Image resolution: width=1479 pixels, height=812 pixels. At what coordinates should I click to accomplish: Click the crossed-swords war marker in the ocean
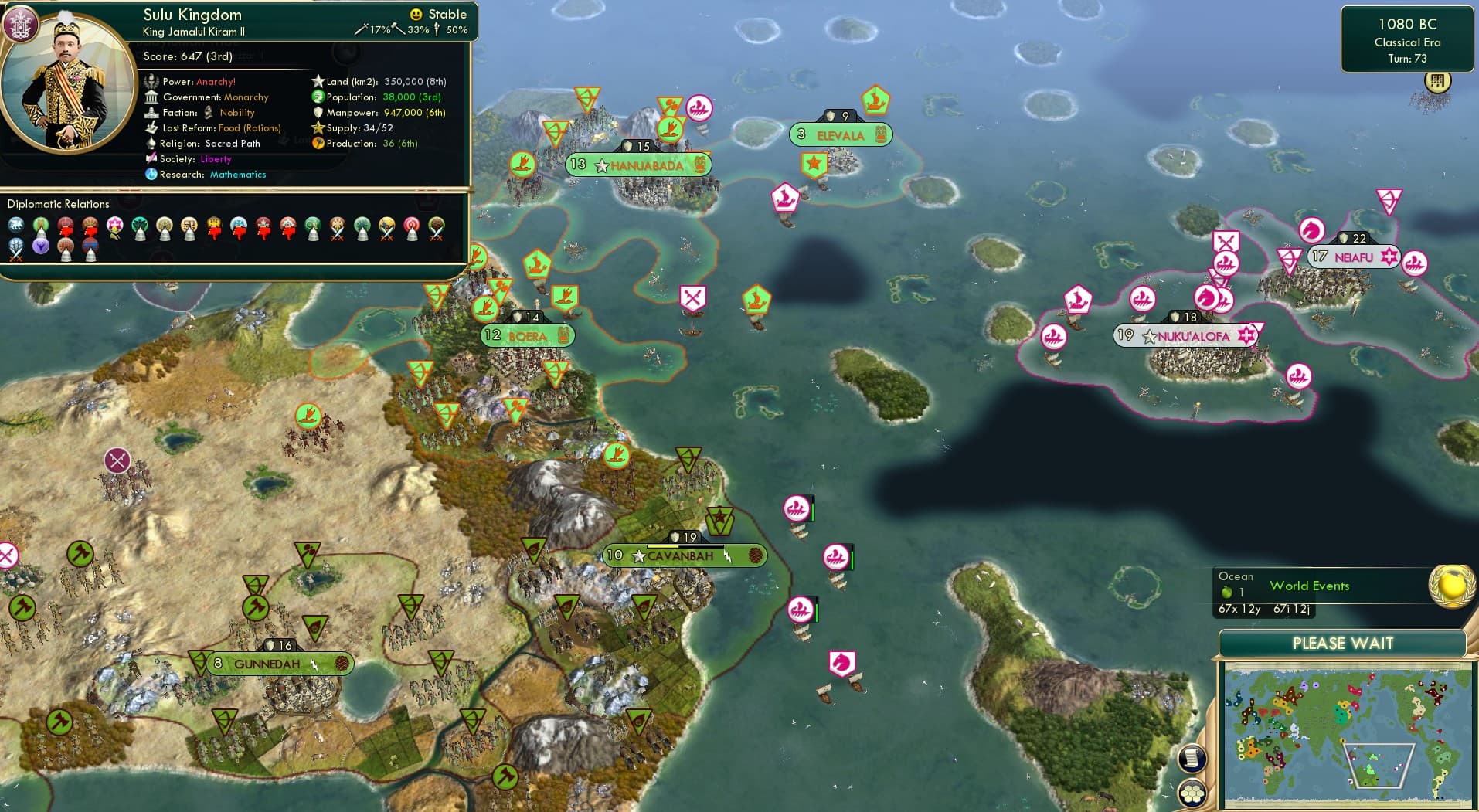(x=692, y=297)
